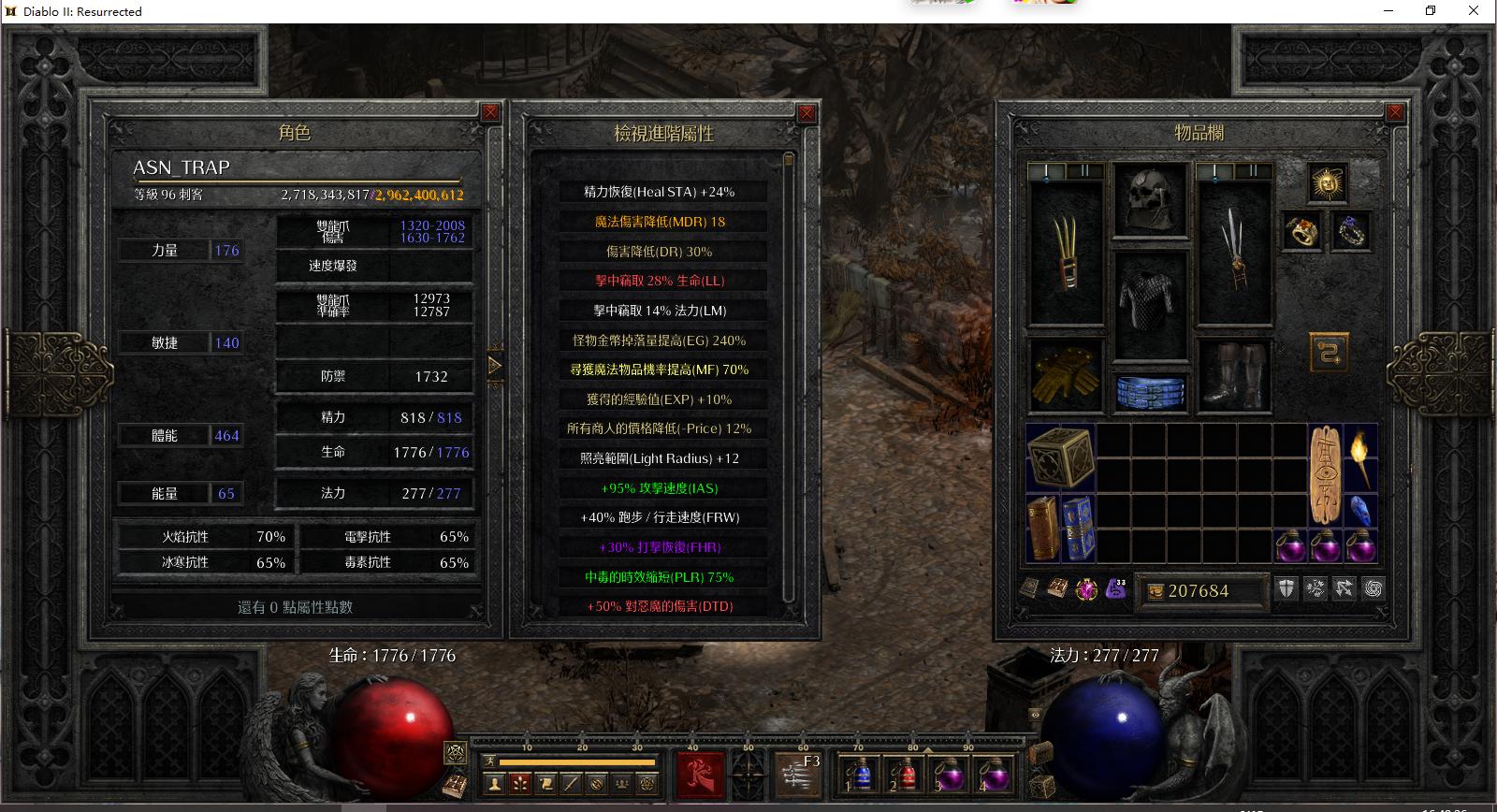Viewport: 1497px width, 812px height.
Task: Select the golden claw weapon slot
Action: (x=1066, y=251)
